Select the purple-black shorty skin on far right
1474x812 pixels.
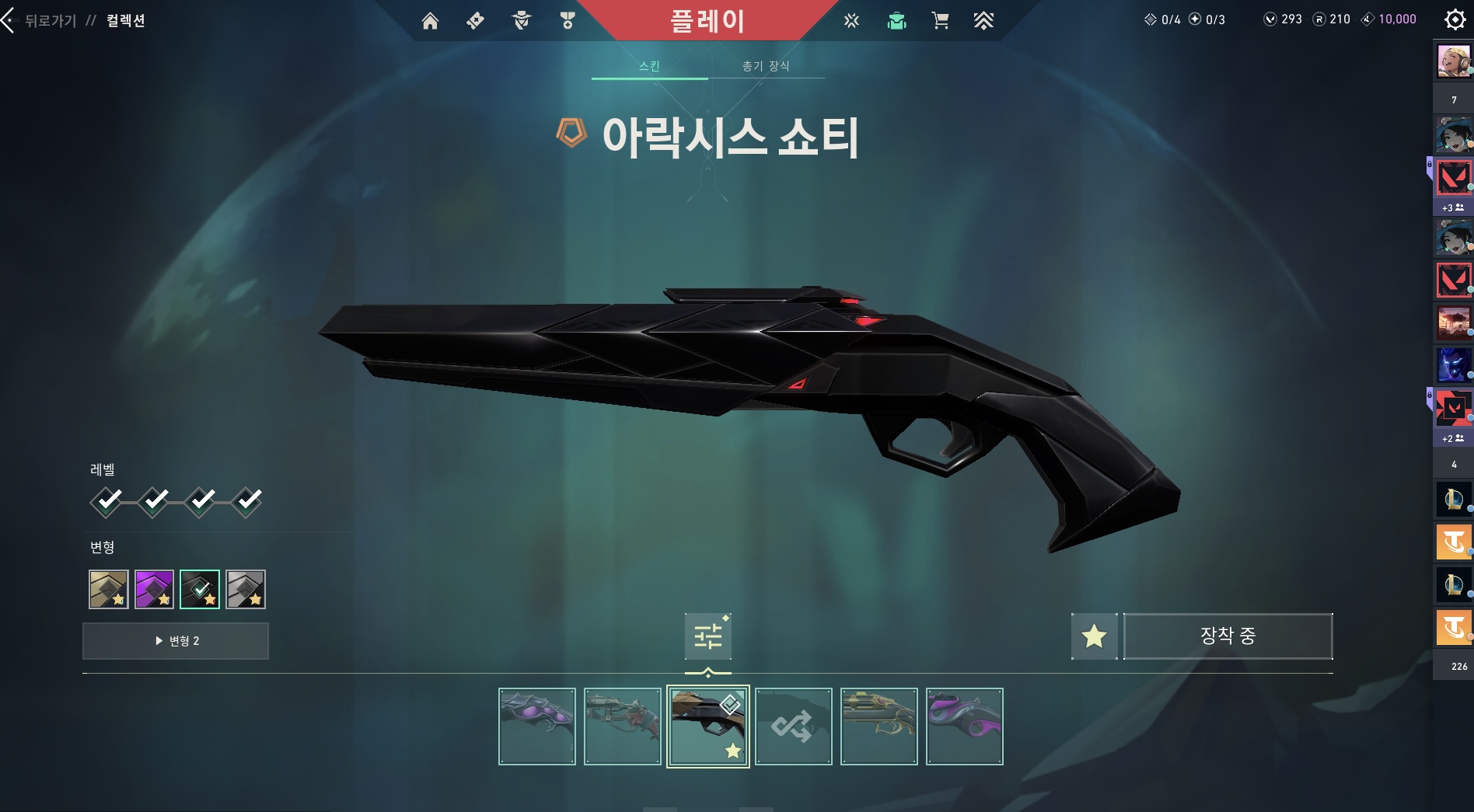tap(964, 727)
